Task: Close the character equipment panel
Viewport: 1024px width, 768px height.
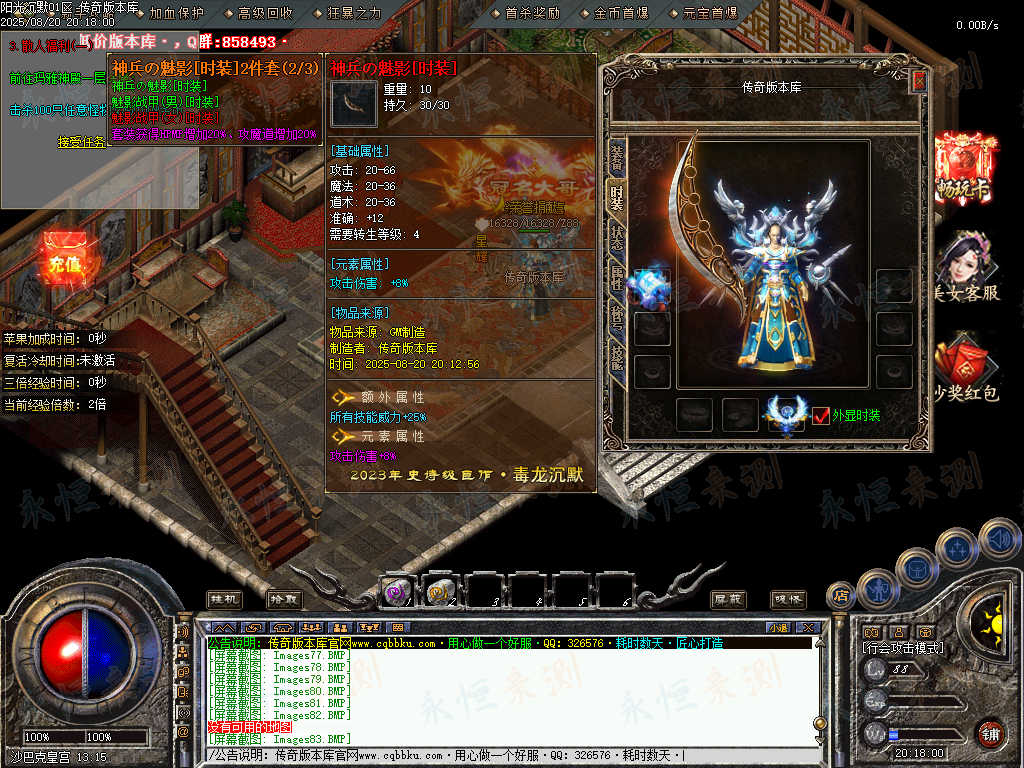Action: click(919, 82)
